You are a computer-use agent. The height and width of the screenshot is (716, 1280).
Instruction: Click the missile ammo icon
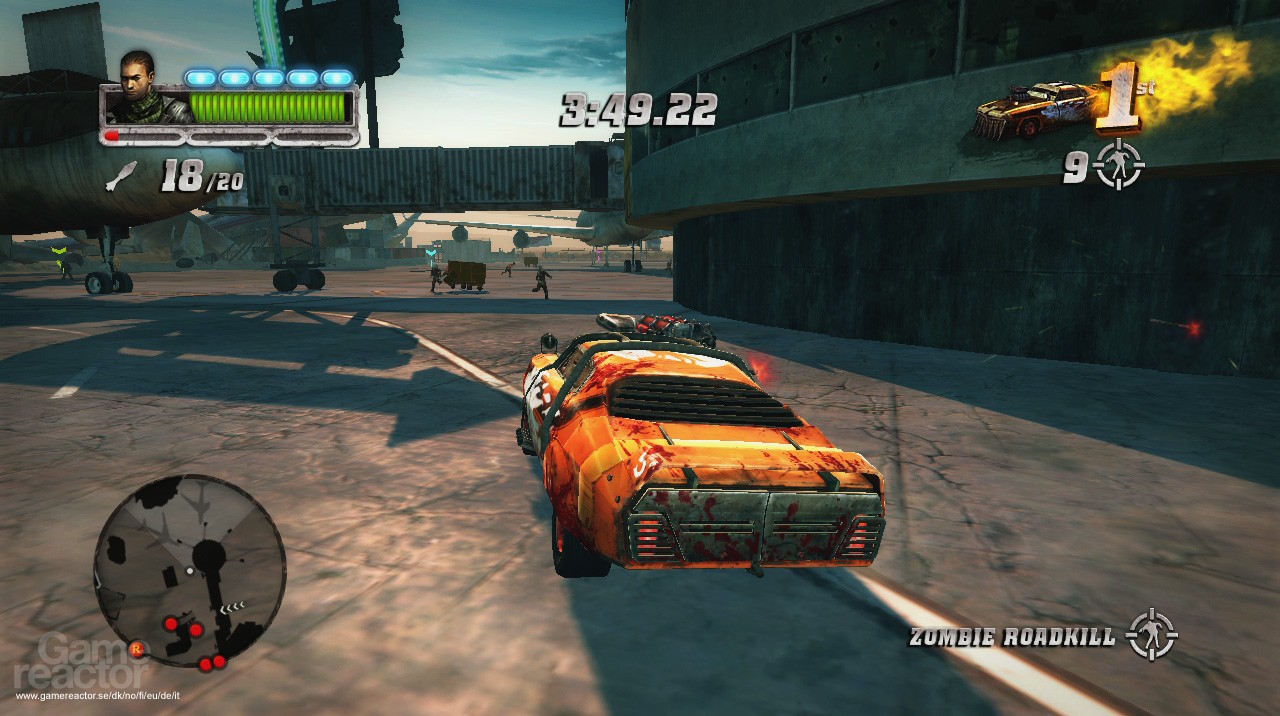tap(121, 178)
